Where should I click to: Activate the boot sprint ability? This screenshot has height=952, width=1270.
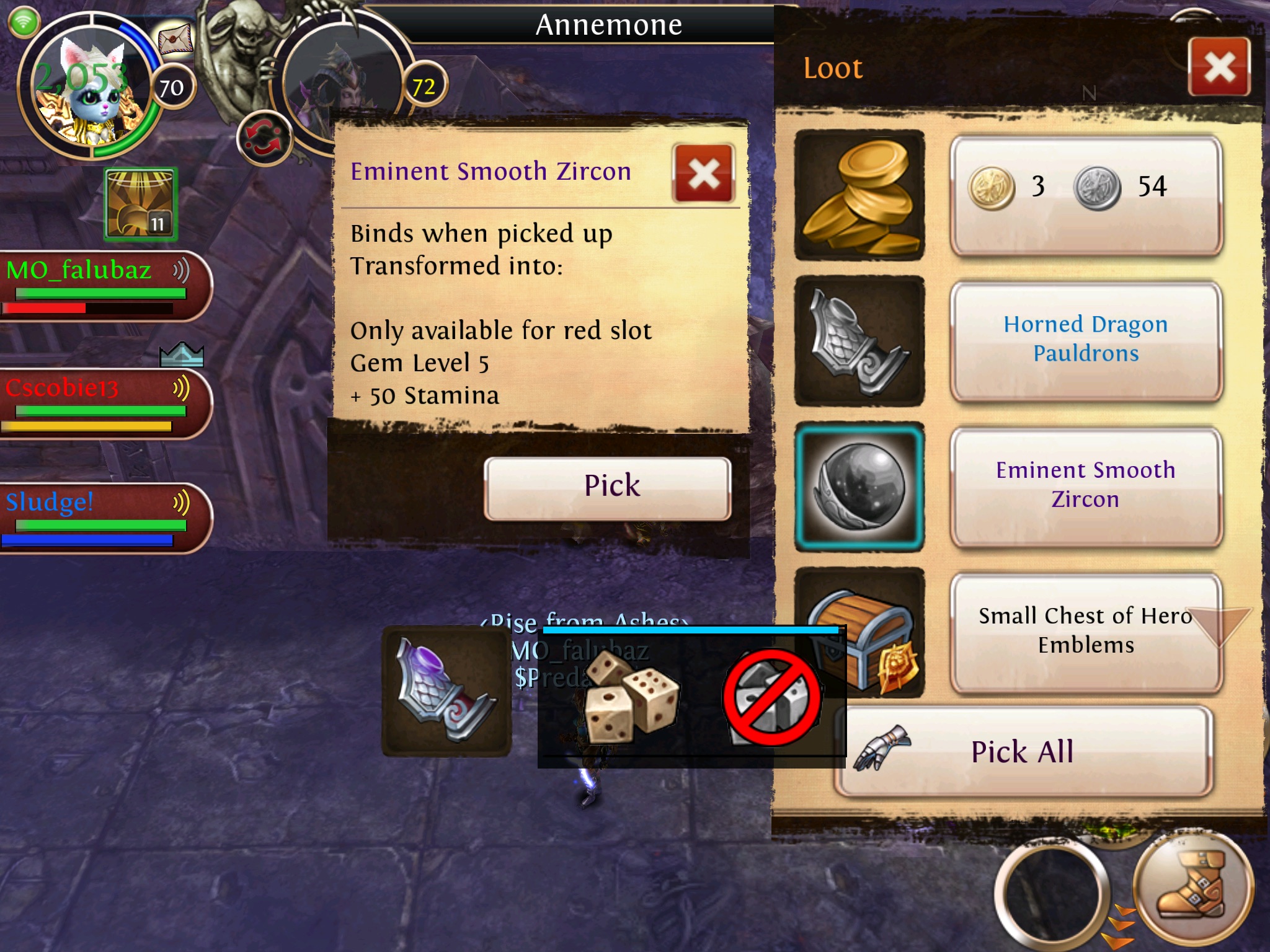pyautogui.click(x=1194, y=891)
